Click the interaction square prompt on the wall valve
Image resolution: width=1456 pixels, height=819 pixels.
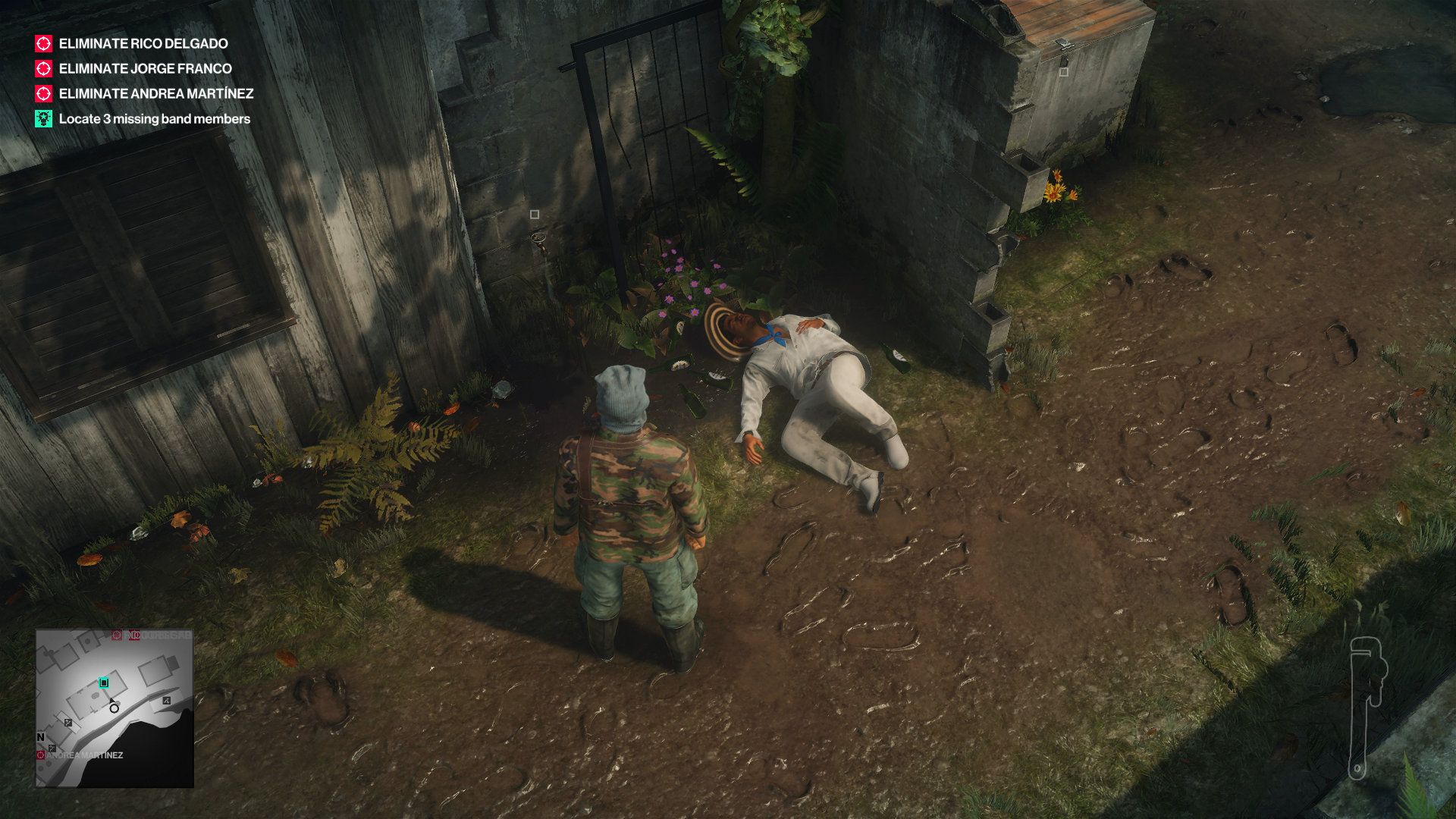click(x=535, y=215)
